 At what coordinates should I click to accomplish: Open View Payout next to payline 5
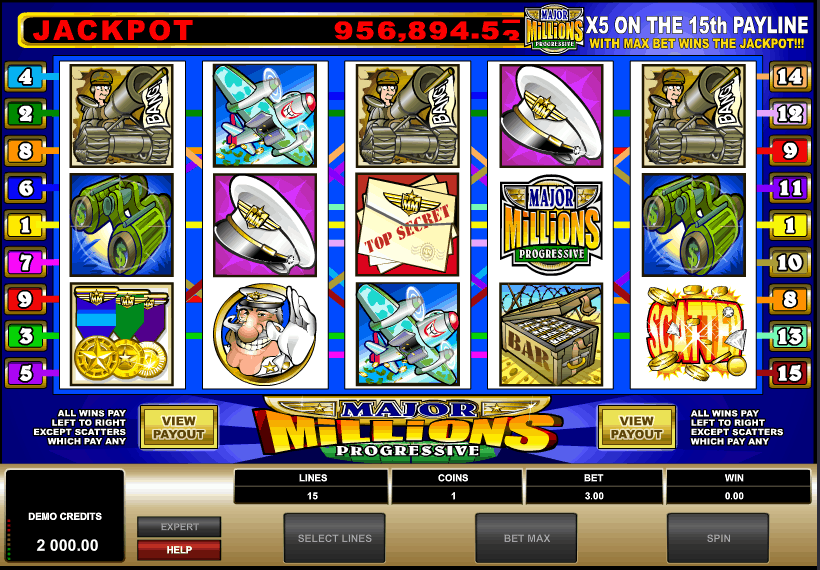(x=179, y=427)
